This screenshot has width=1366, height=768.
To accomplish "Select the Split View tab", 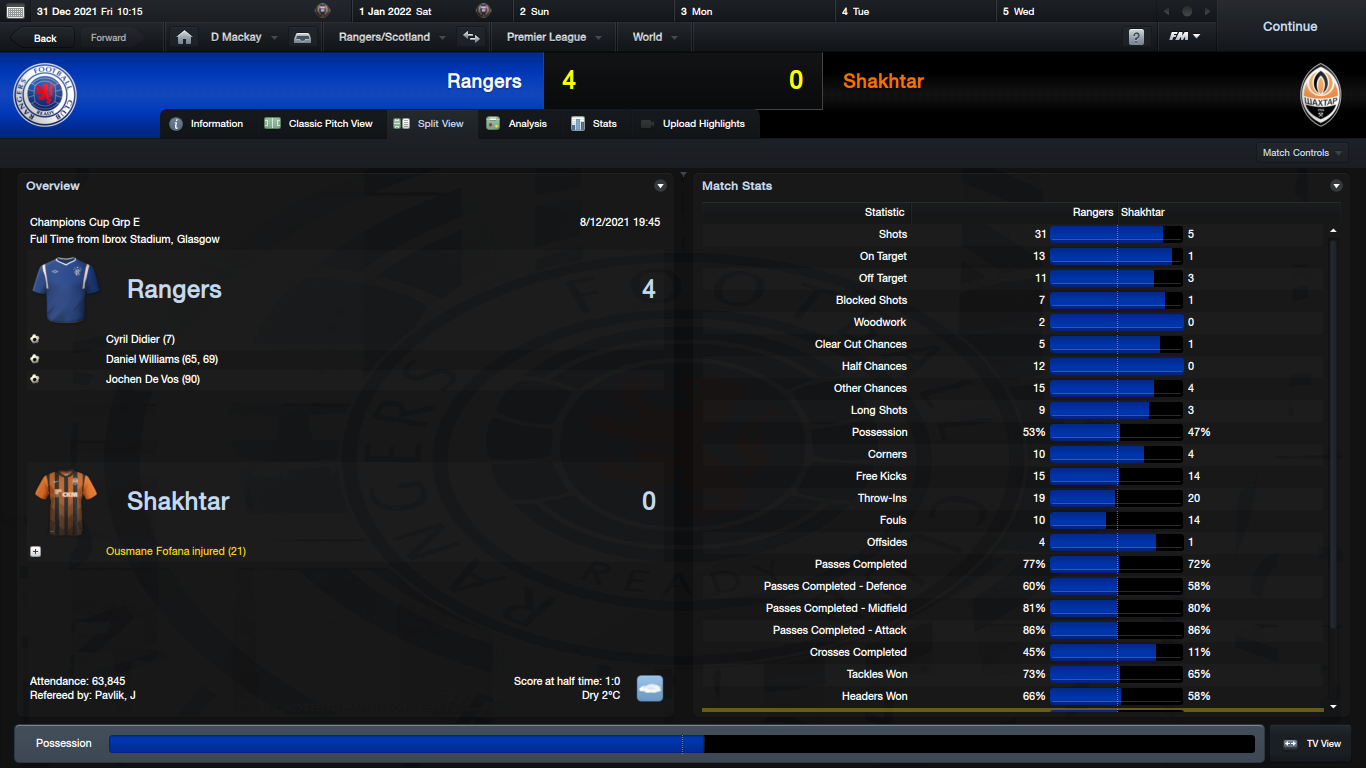I will coord(430,124).
